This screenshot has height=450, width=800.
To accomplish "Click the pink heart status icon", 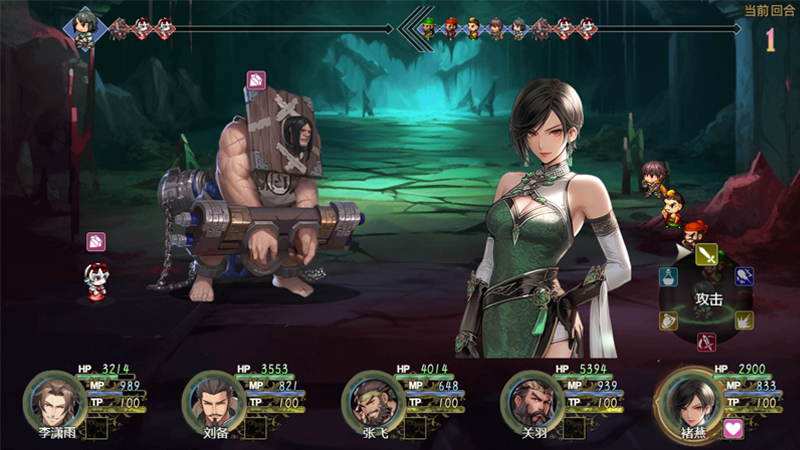I will pyautogui.click(x=734, y=428).
